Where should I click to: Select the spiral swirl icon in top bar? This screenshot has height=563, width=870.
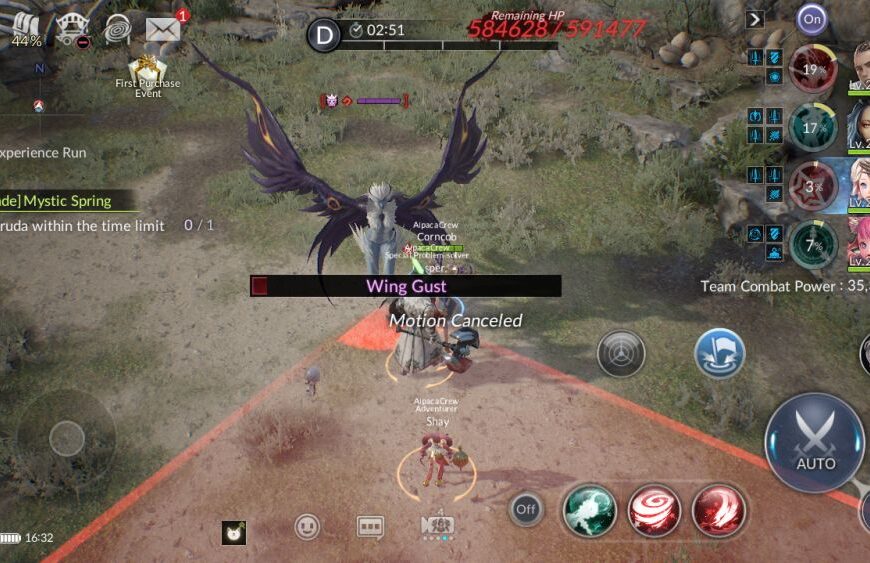(118, 29)
